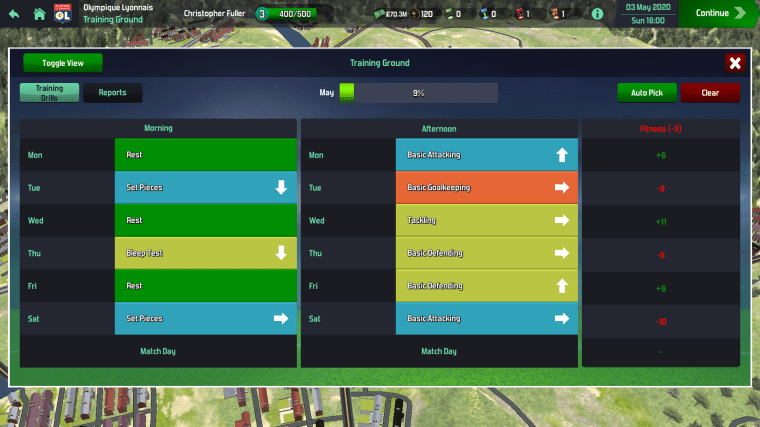
Task: Toggle View of the training schedule
Action: tap(62, 63)
